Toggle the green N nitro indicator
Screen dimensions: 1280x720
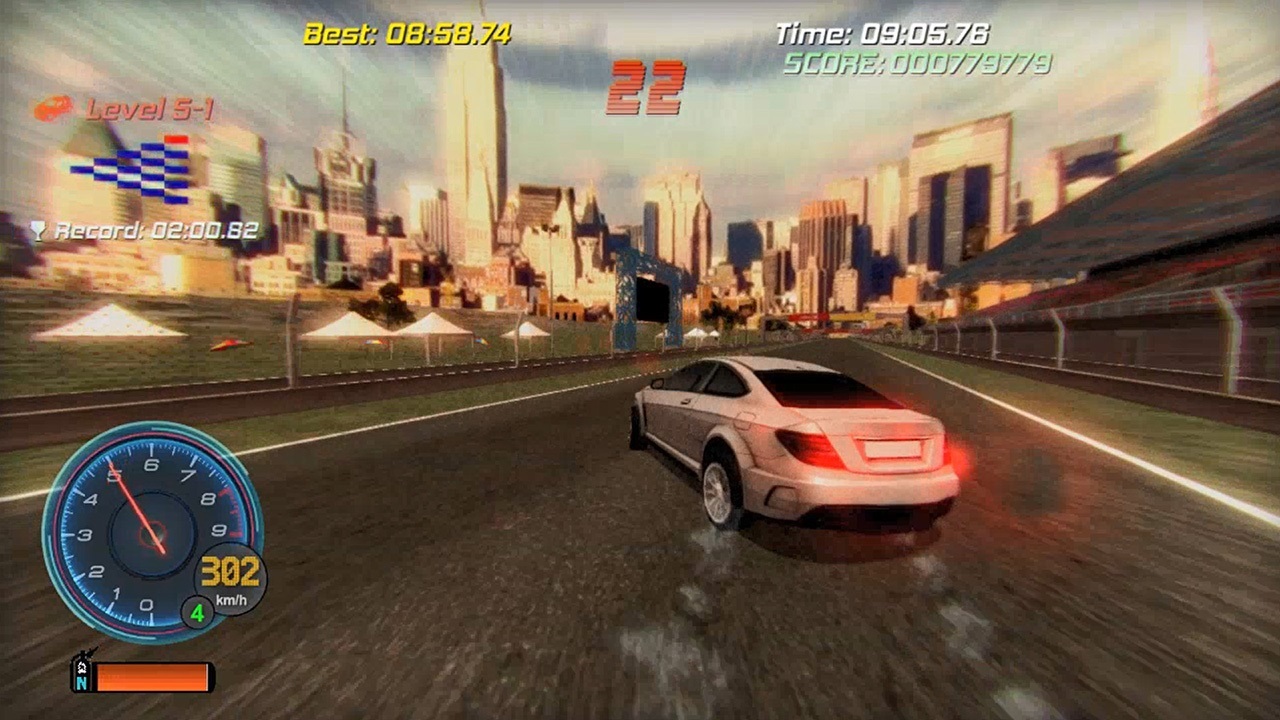click(80, 683)
